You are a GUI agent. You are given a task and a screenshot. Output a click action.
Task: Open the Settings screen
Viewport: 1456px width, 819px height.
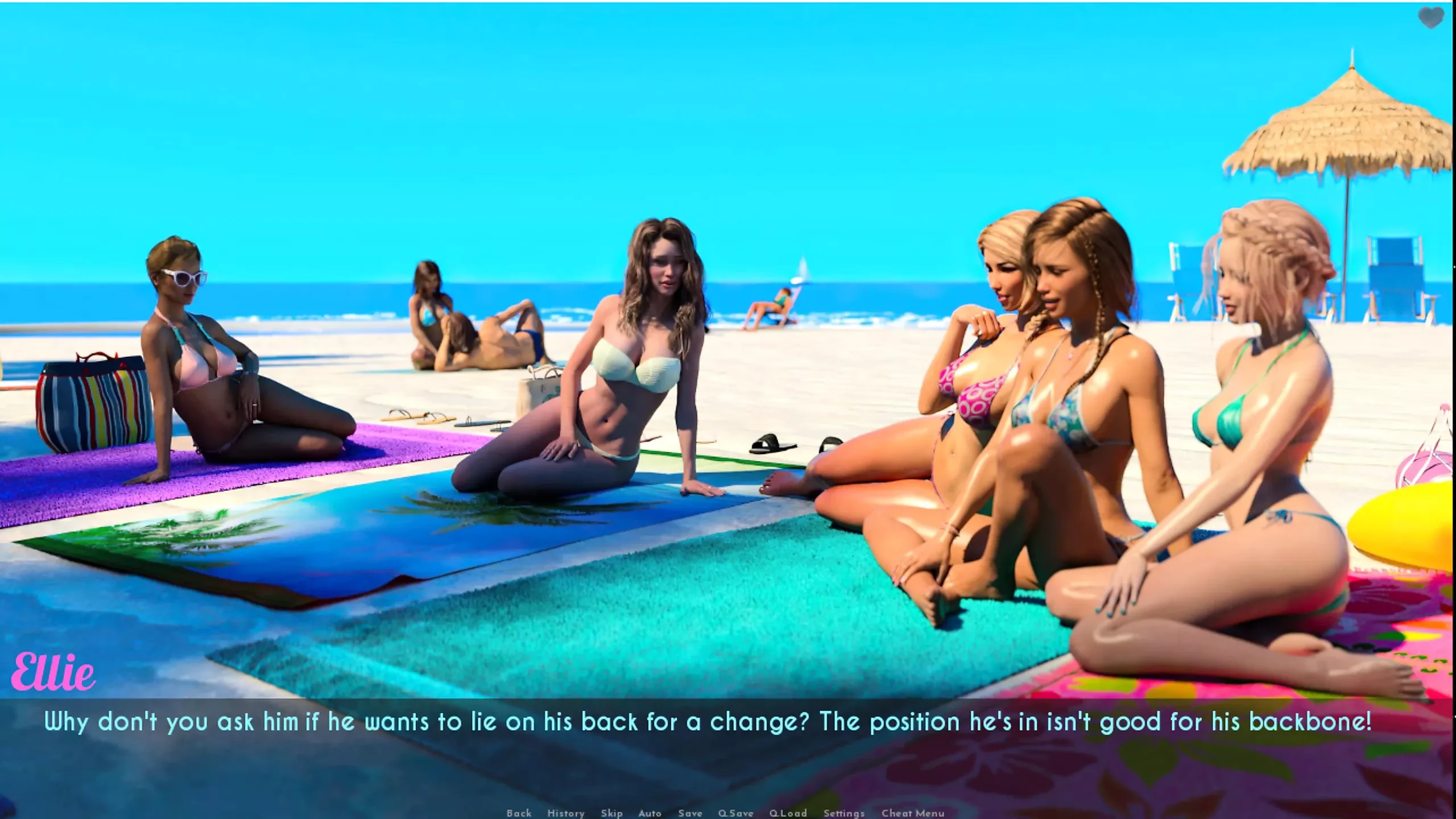coord(843,813)
